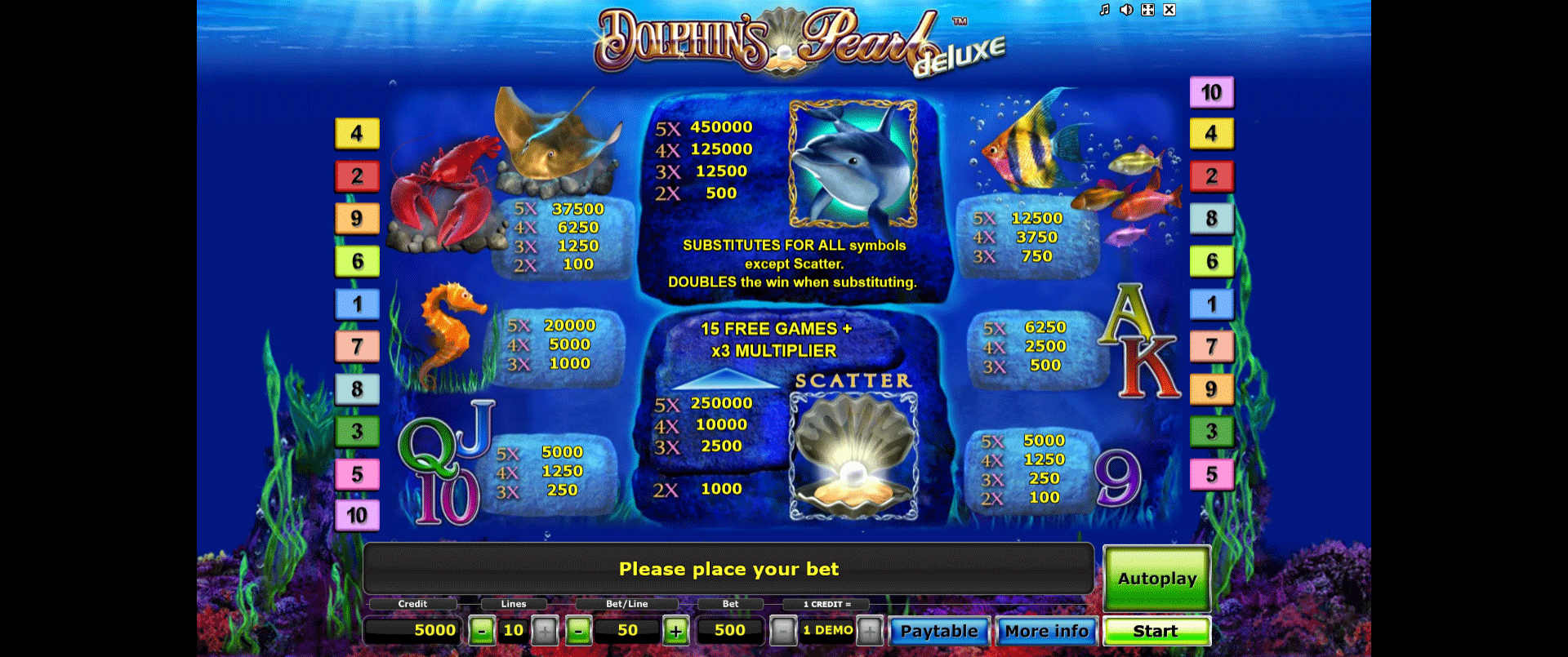Image resolution: width=1568 pixels, height=657 pixels.
Task: Open More info screen
Action: (x=1046, y=630)
